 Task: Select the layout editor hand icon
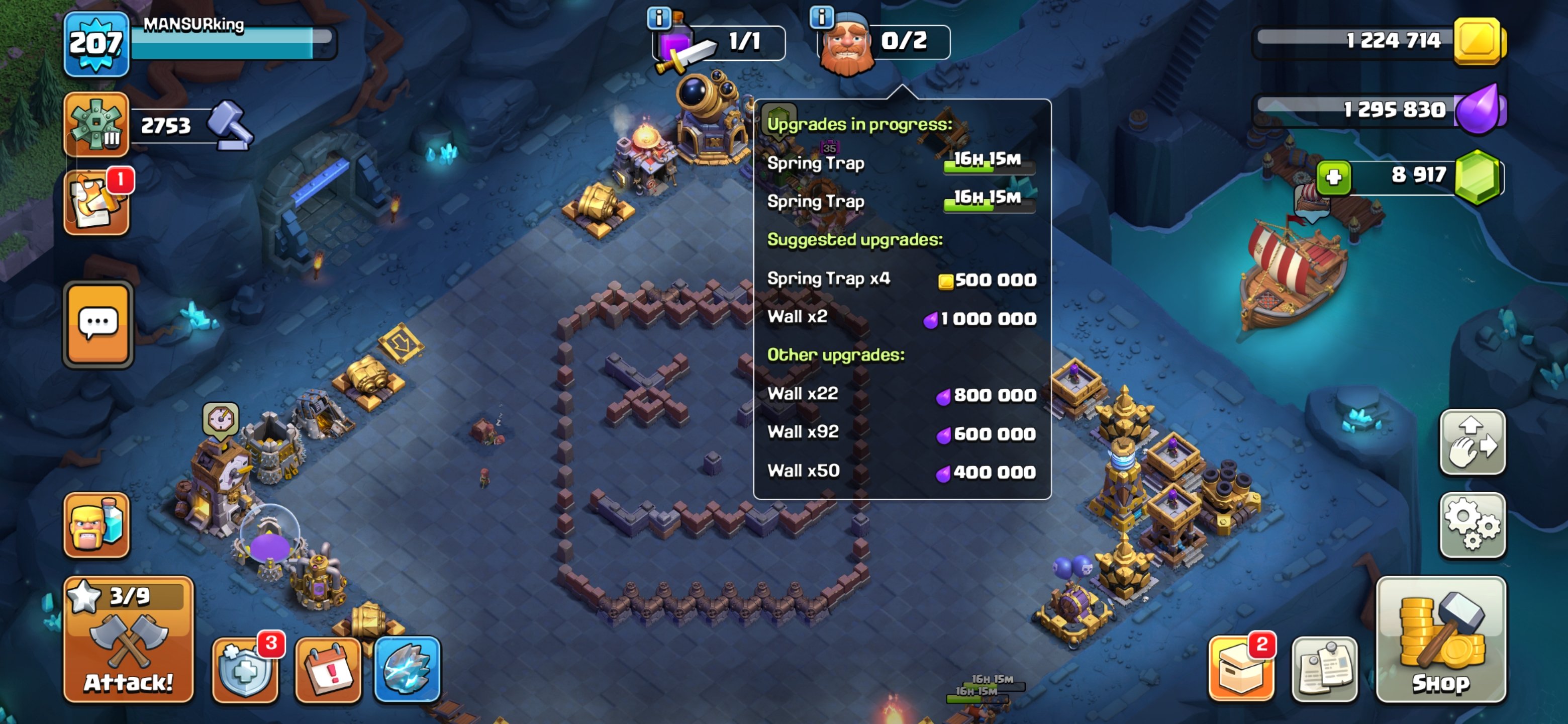pos(1473,442)
